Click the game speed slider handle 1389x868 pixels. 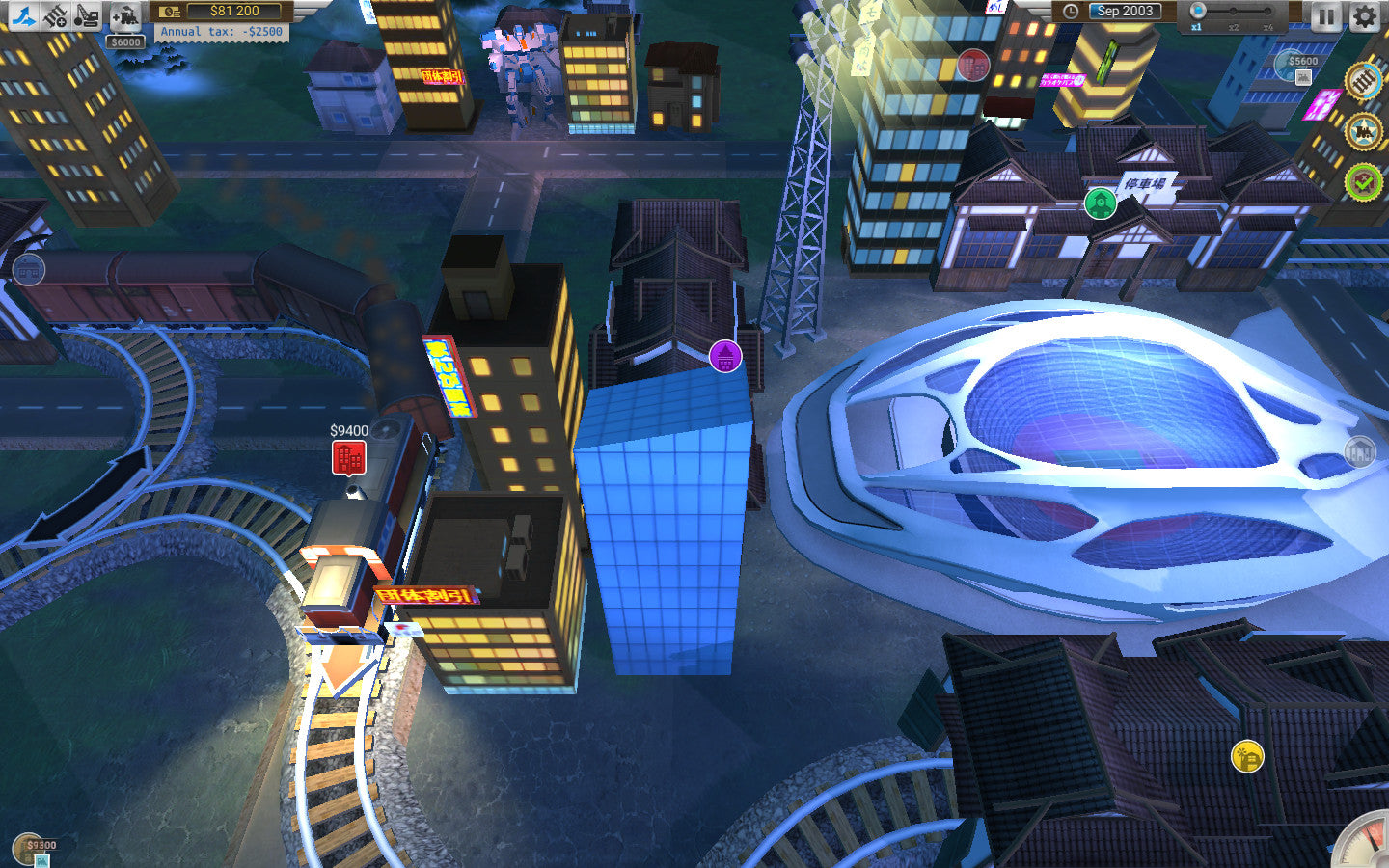tap(1198, 10)
